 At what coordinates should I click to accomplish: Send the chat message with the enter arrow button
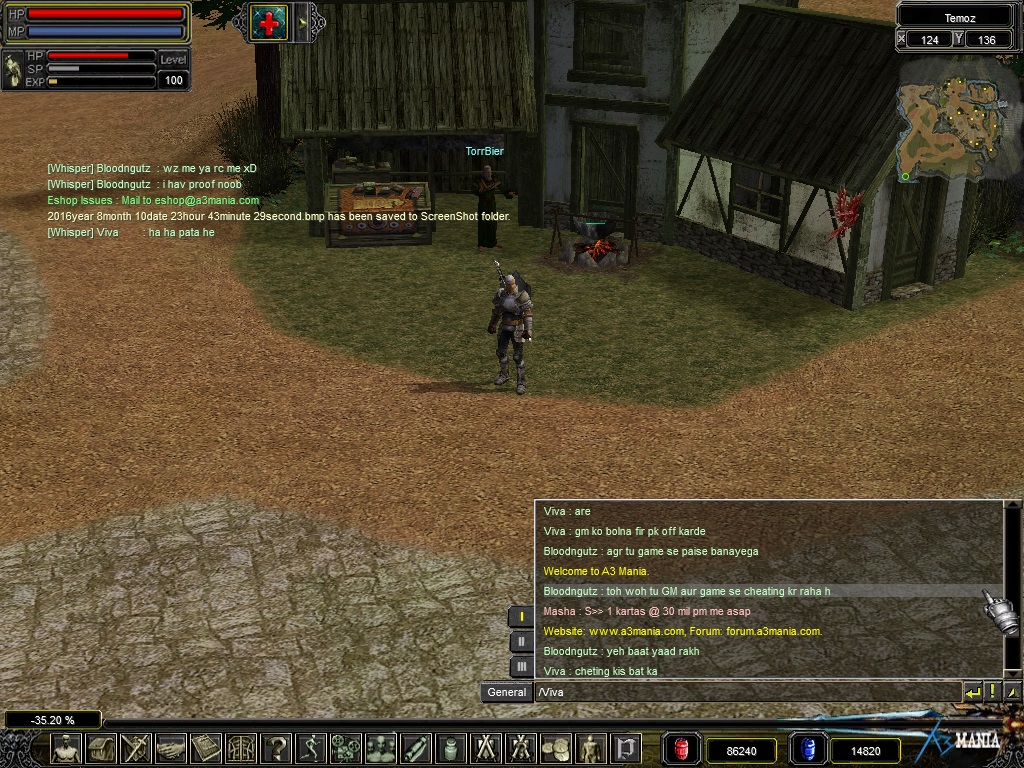(x=972, y=691)
